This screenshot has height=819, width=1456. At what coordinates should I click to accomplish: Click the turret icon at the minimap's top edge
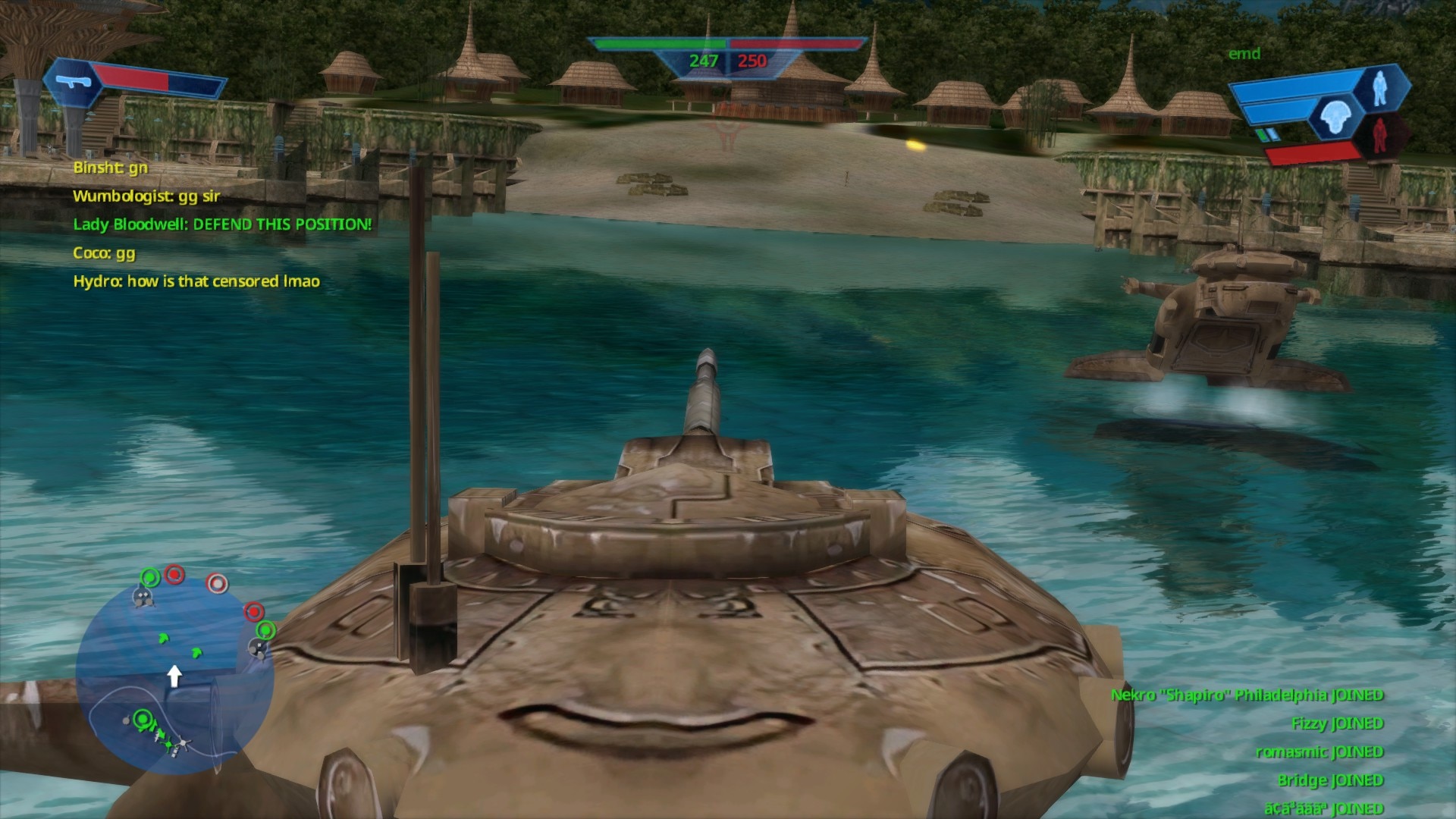point(143,598)
